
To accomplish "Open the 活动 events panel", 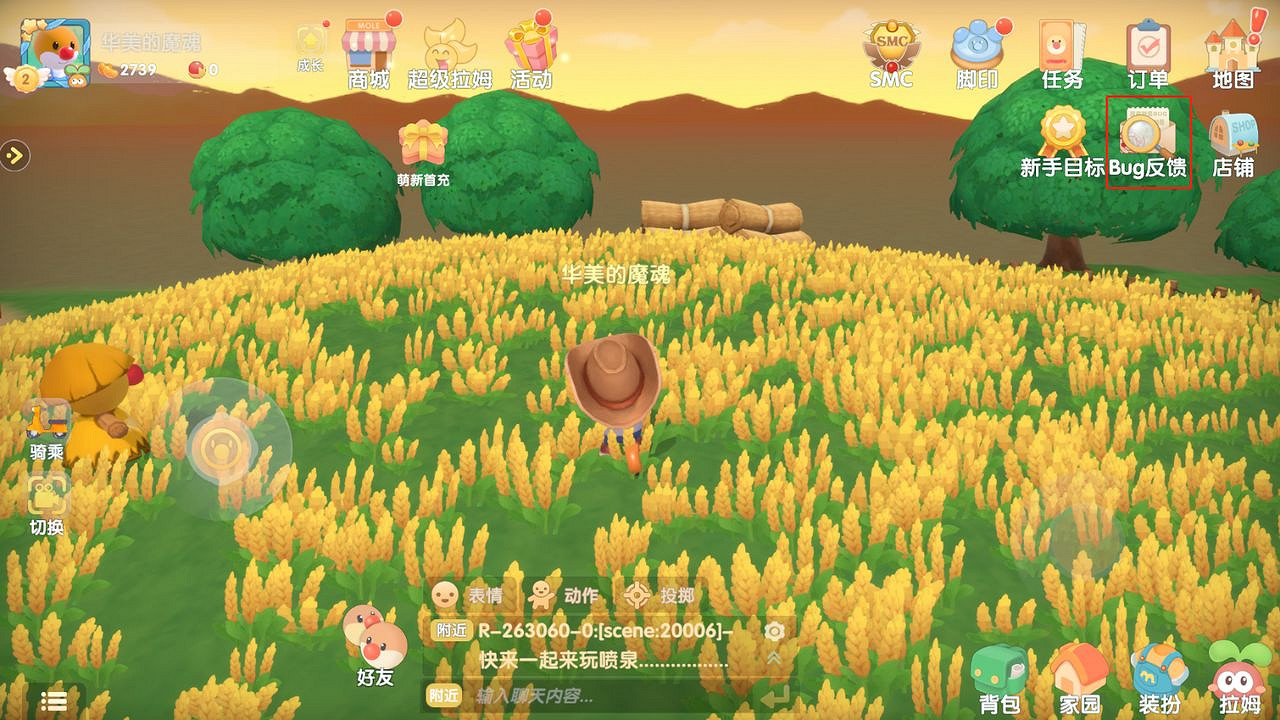I will pyautogui.click(x=530, y=45).
